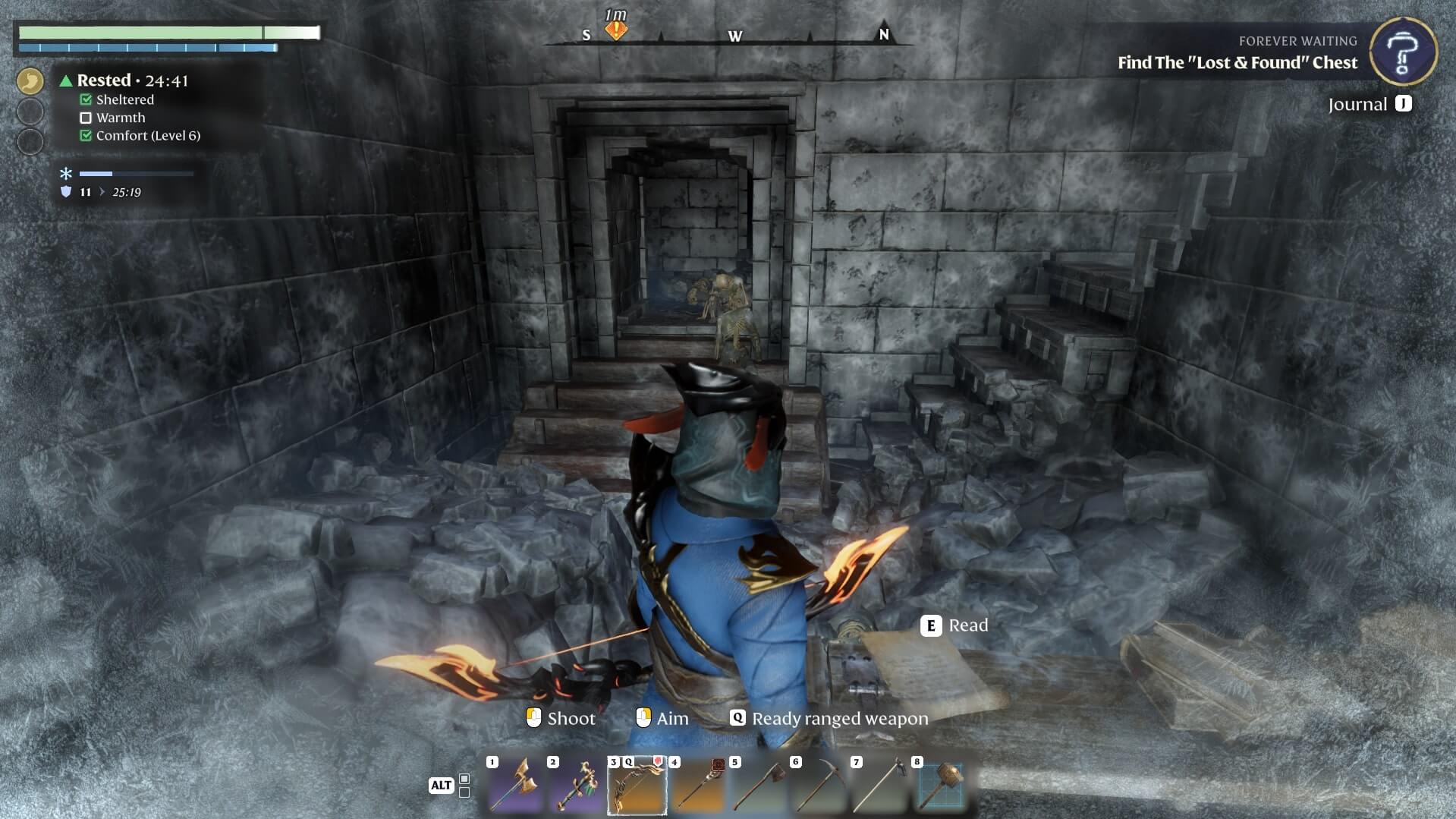Equip the rake tool in slot 7
Screen dimensions: 1456x819
879,785
